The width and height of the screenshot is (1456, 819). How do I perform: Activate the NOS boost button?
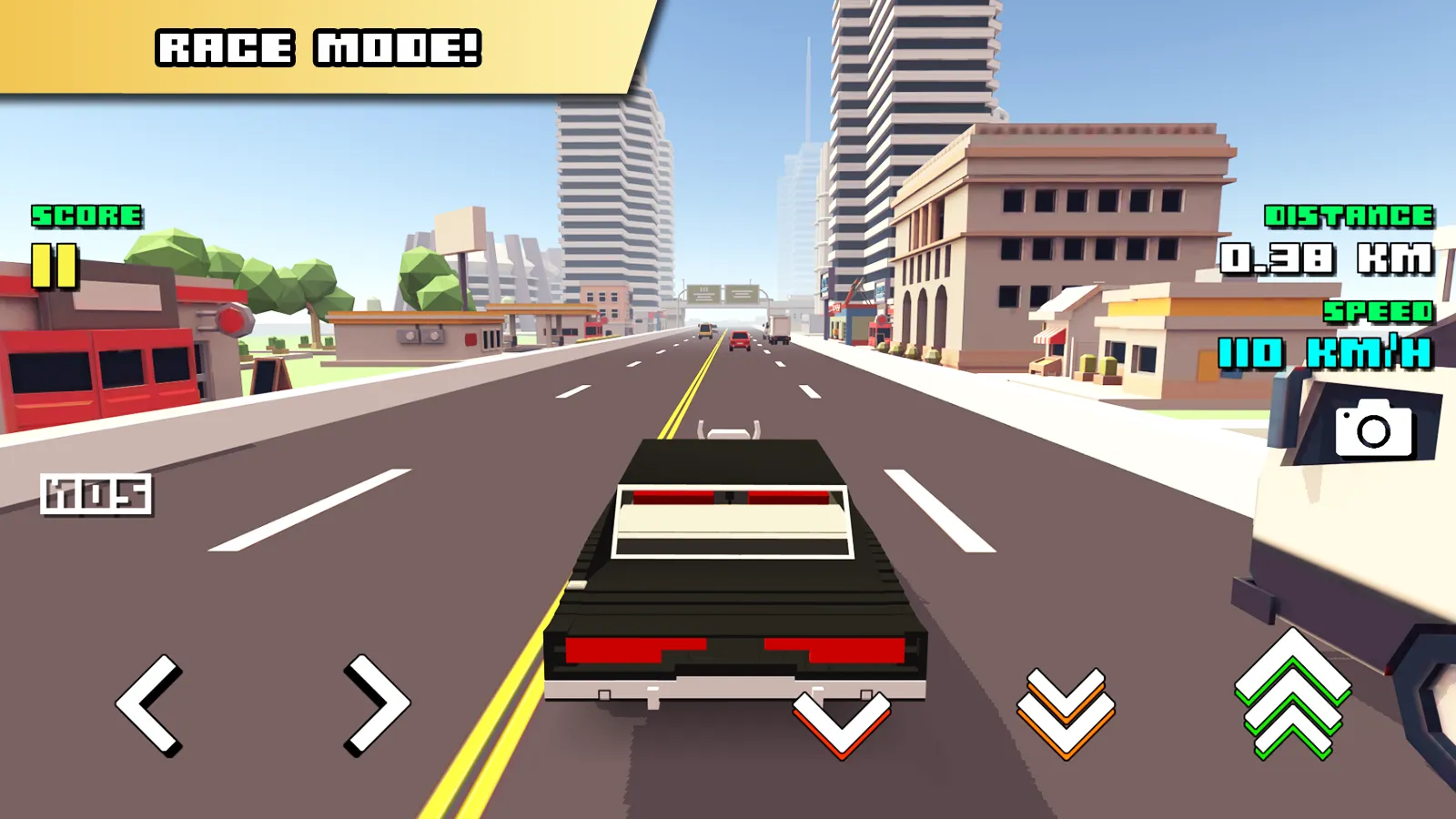(x=96, y=494)
